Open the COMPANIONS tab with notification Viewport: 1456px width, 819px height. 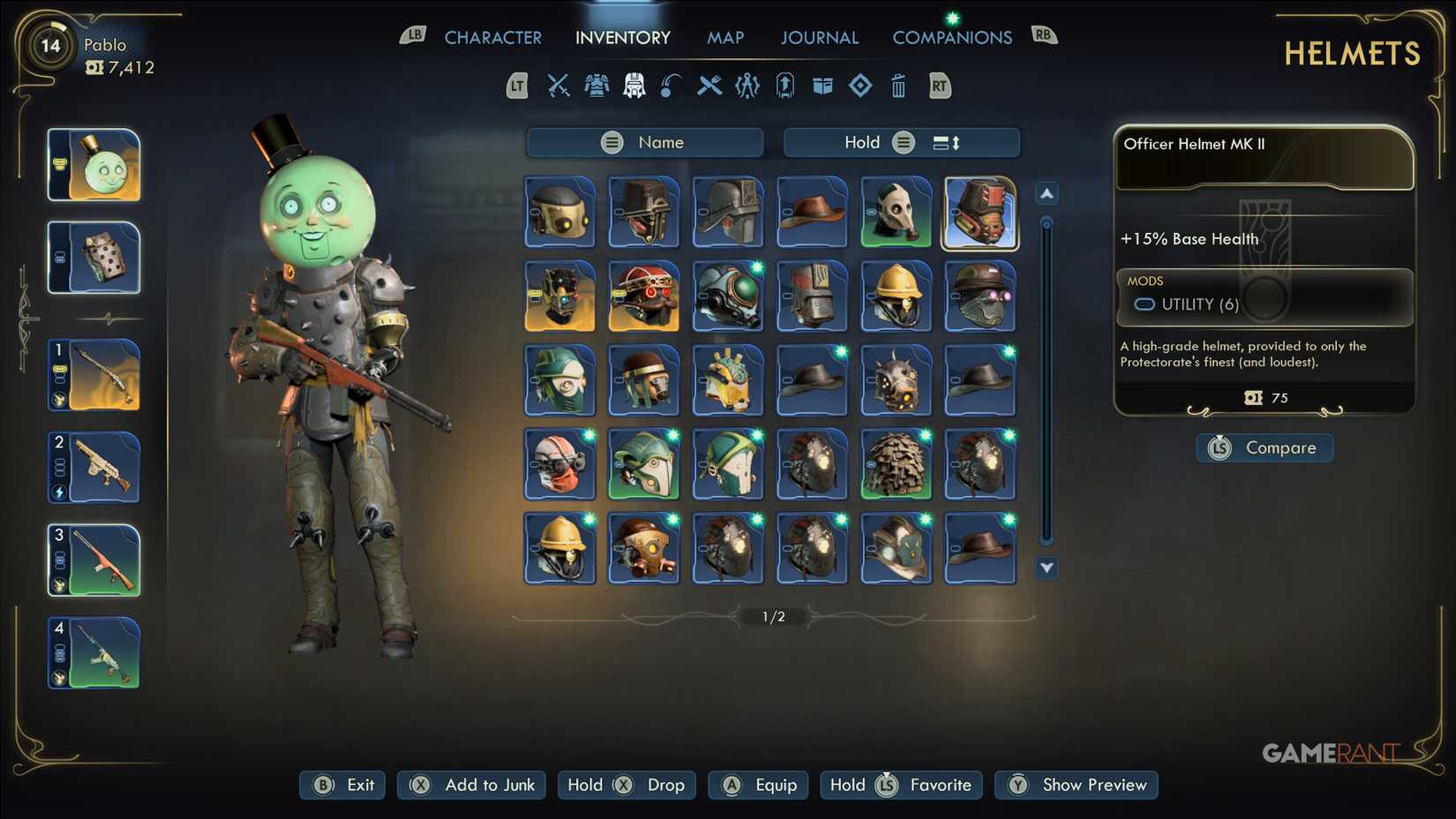[952, 37]
